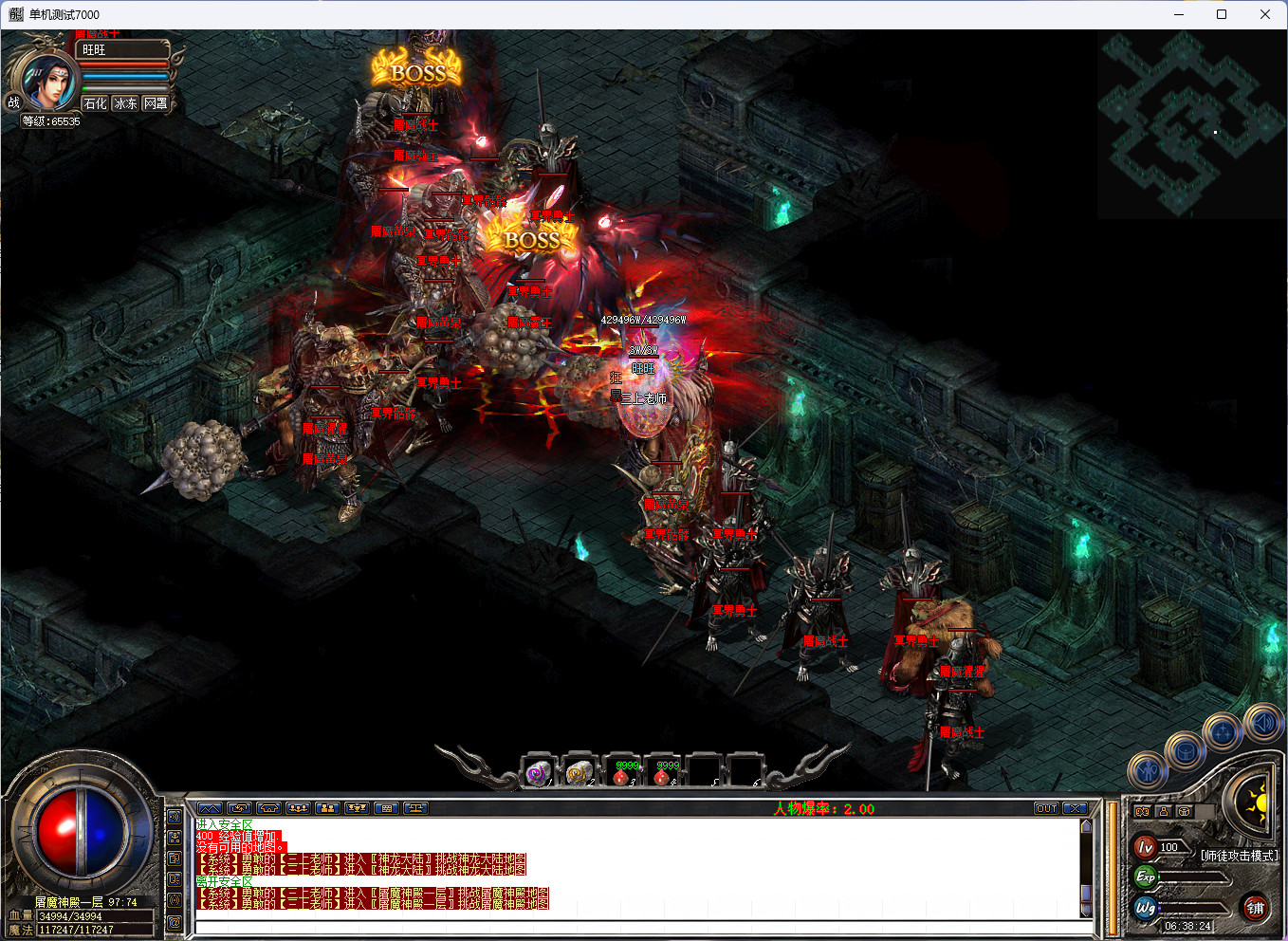Screen dimensions: 1288x941
Task: Use the purple spiral scroll in hotbar
Action: pyautogui.click(x=538, y=773)
